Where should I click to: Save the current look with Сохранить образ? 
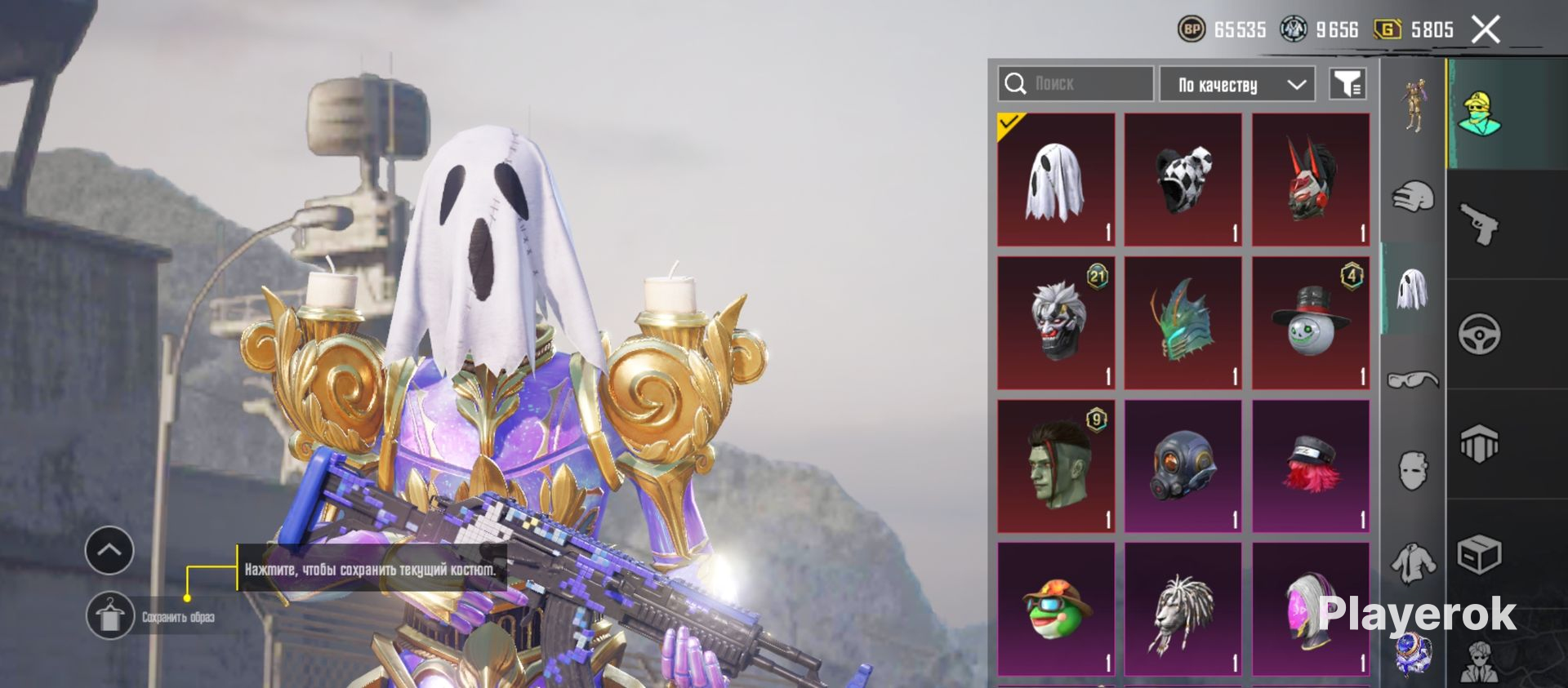pos(110,616)
